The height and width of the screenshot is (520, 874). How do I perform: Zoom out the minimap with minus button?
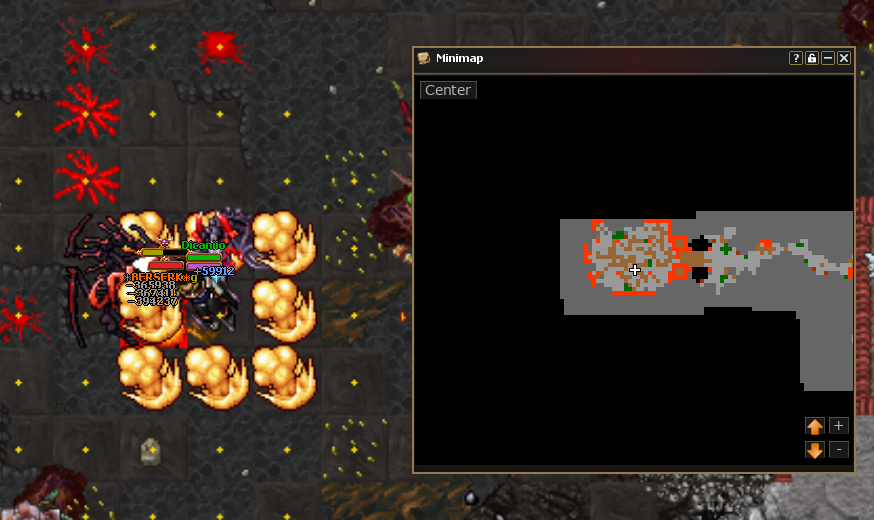click(839, 450)
